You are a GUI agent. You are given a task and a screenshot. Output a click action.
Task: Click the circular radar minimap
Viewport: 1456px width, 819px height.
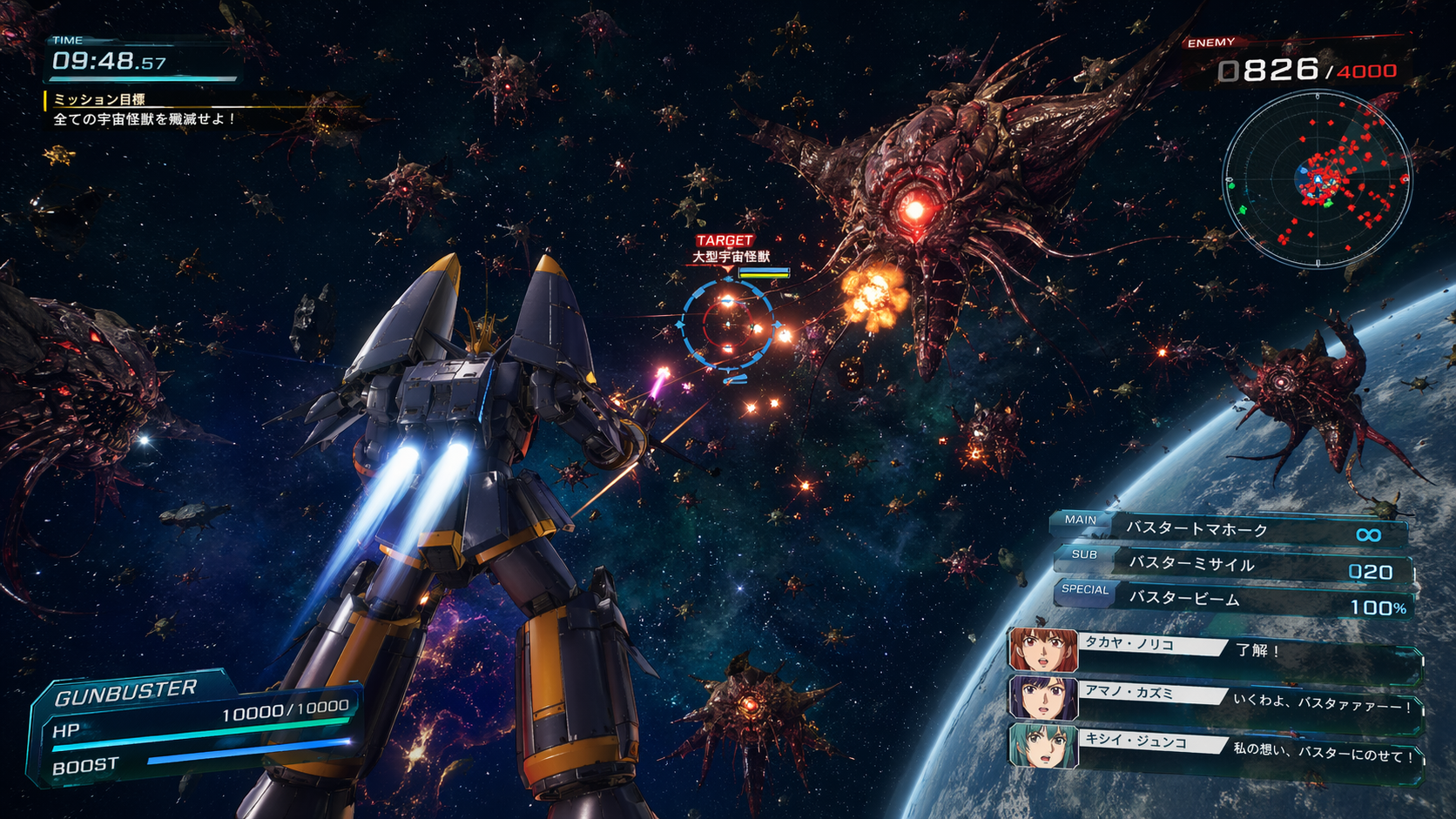pyautogui.click(x=1317, y=179)
